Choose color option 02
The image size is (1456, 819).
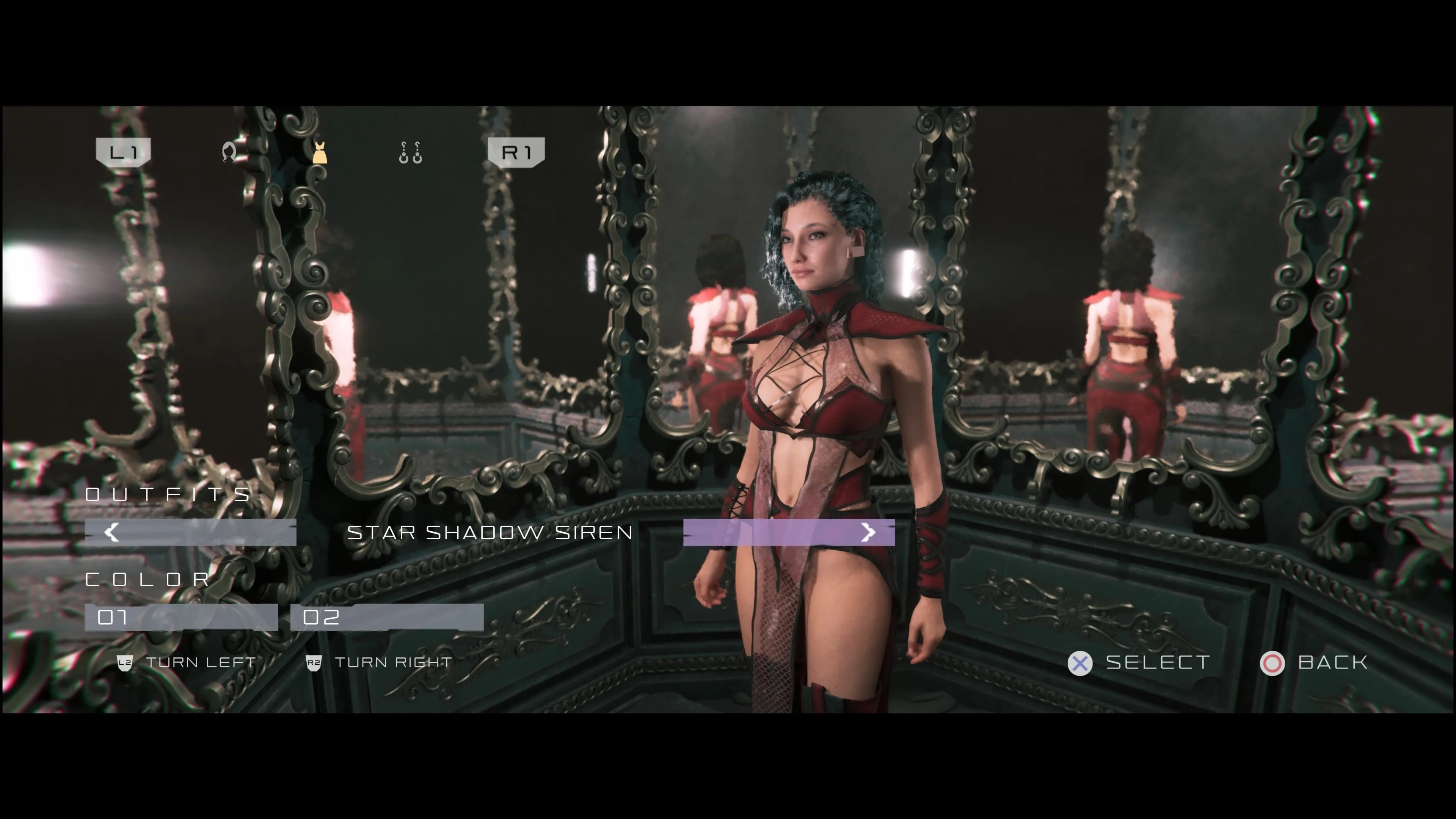tap(387, 617)
